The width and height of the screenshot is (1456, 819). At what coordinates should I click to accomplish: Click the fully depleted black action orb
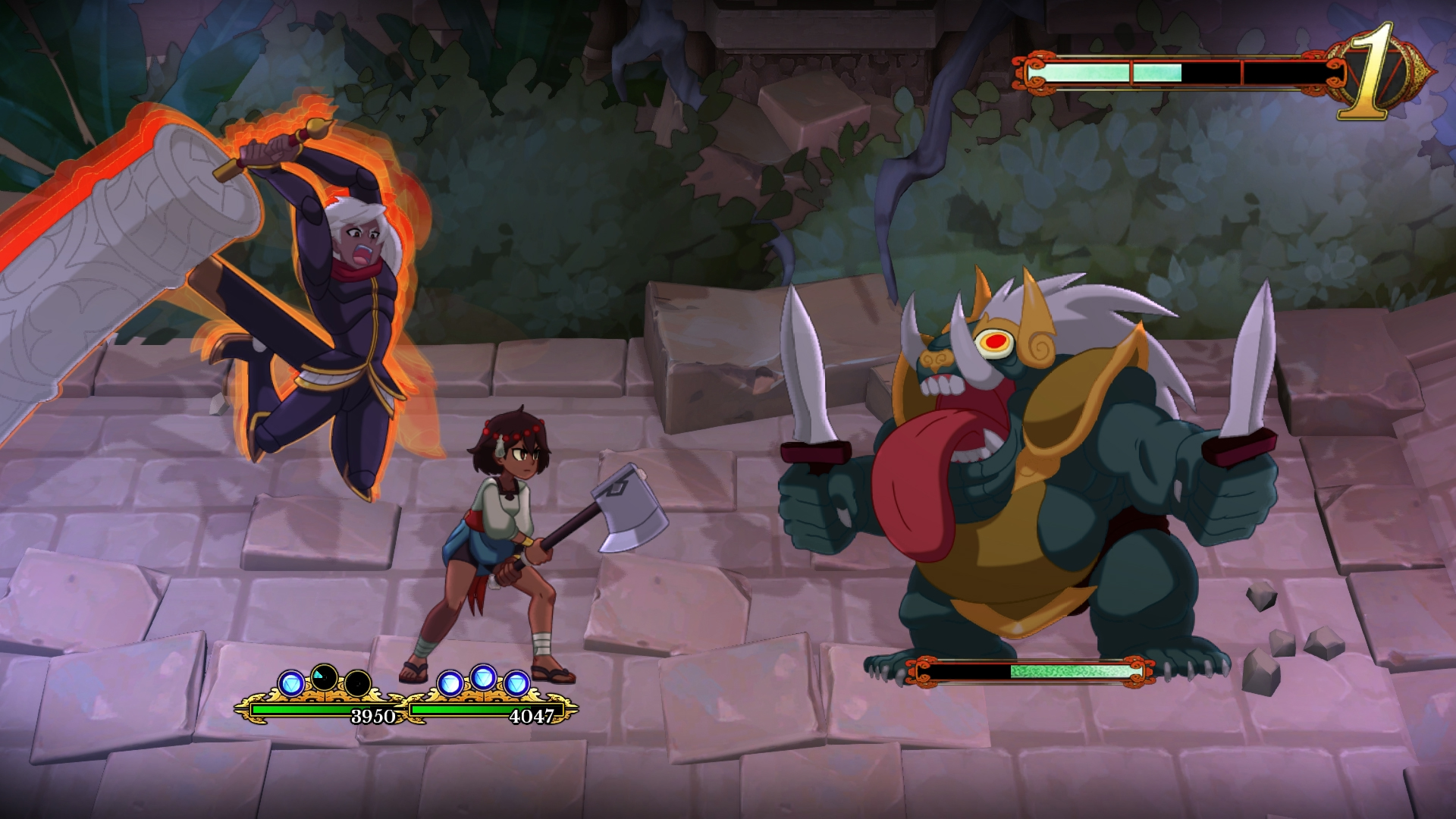click(x=357, y=684)
